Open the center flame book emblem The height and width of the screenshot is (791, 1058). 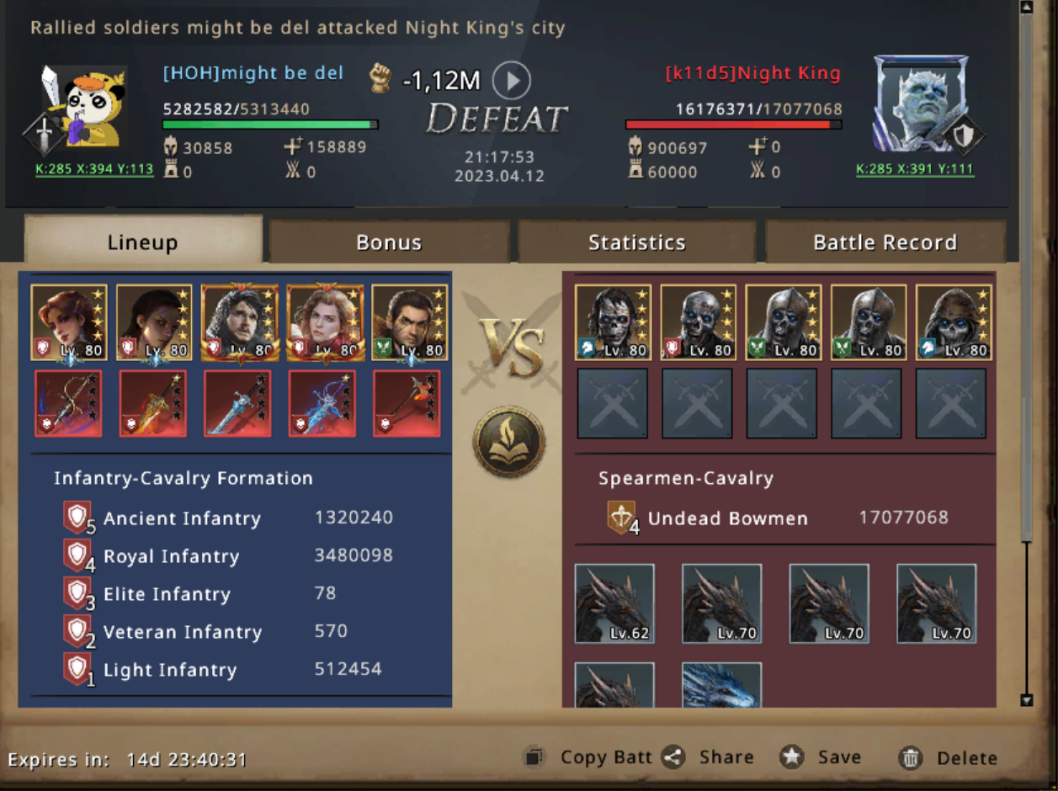(x=509, y=441)
